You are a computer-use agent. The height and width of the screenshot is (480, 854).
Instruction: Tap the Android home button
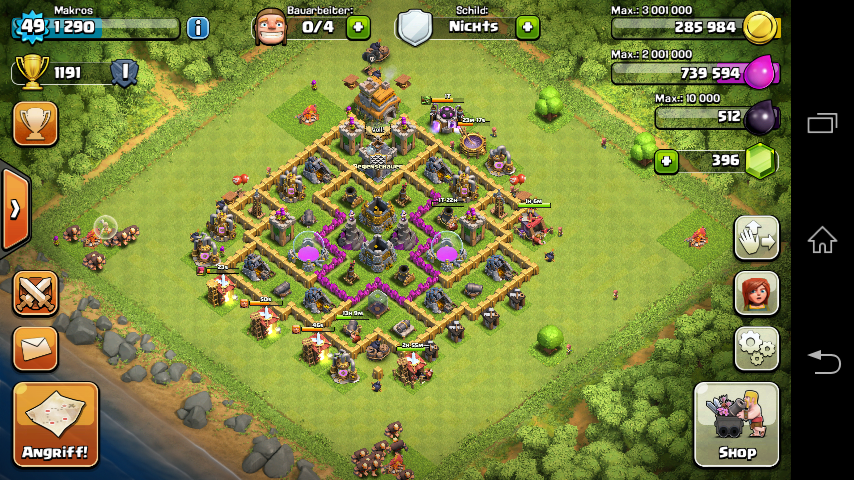coord(822,240)
